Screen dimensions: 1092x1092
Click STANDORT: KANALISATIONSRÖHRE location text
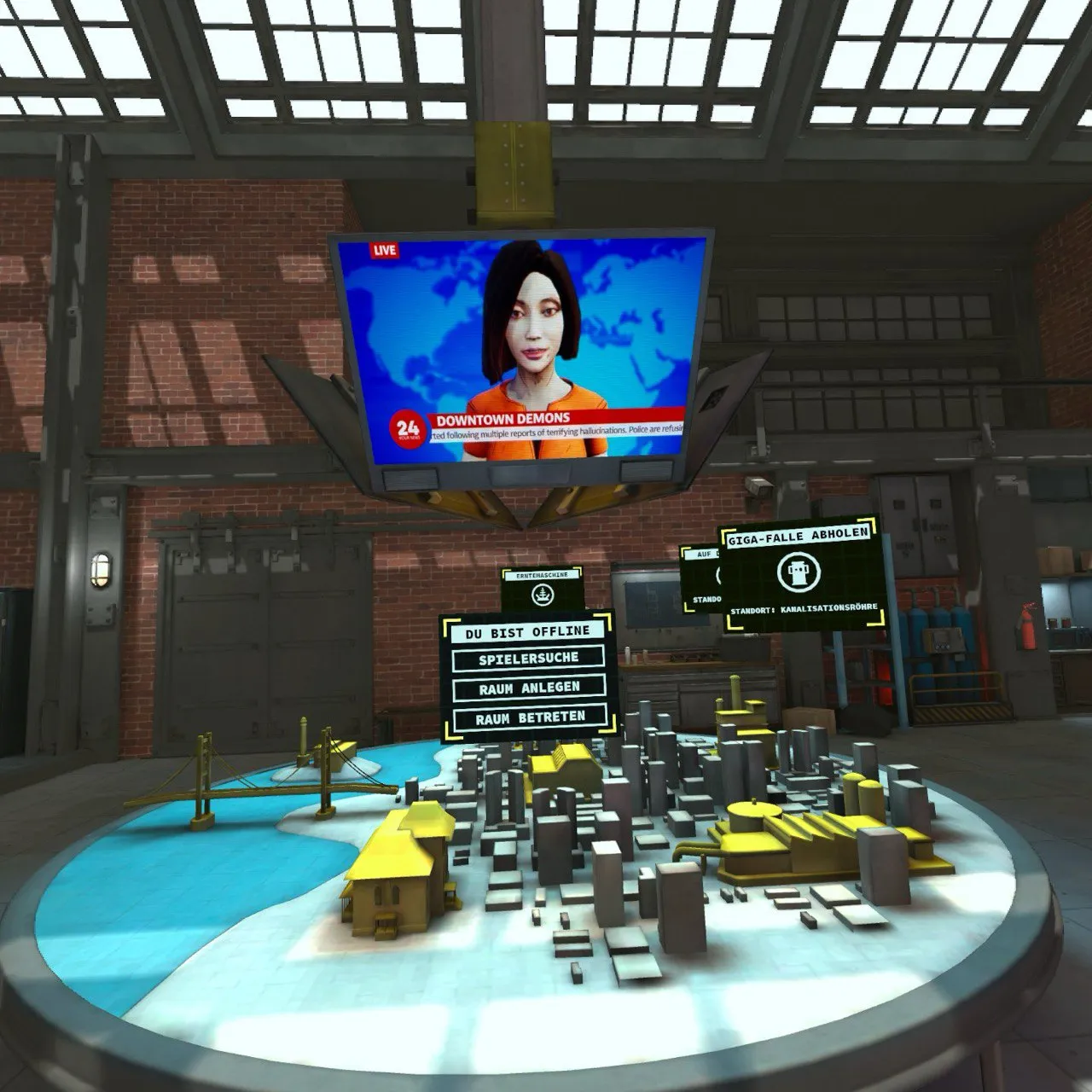tap(803, 608)
